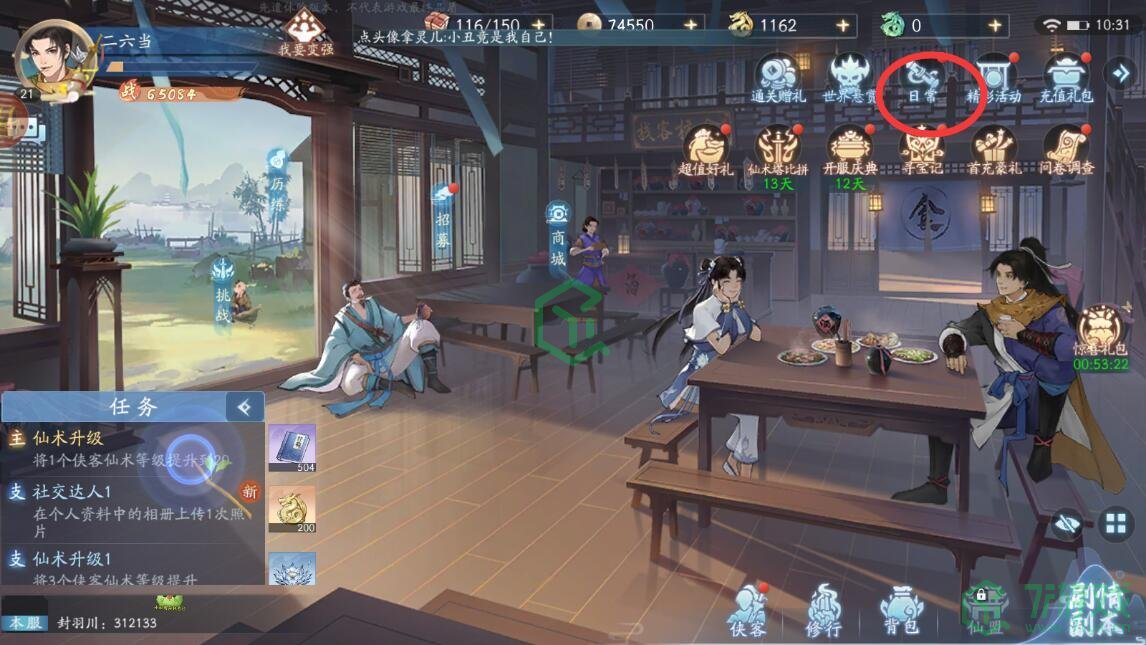The width and height of the screenshot is (1146, 645).
Task: Open the 问卷调查 survey scroll
Action: point(1066,149)
